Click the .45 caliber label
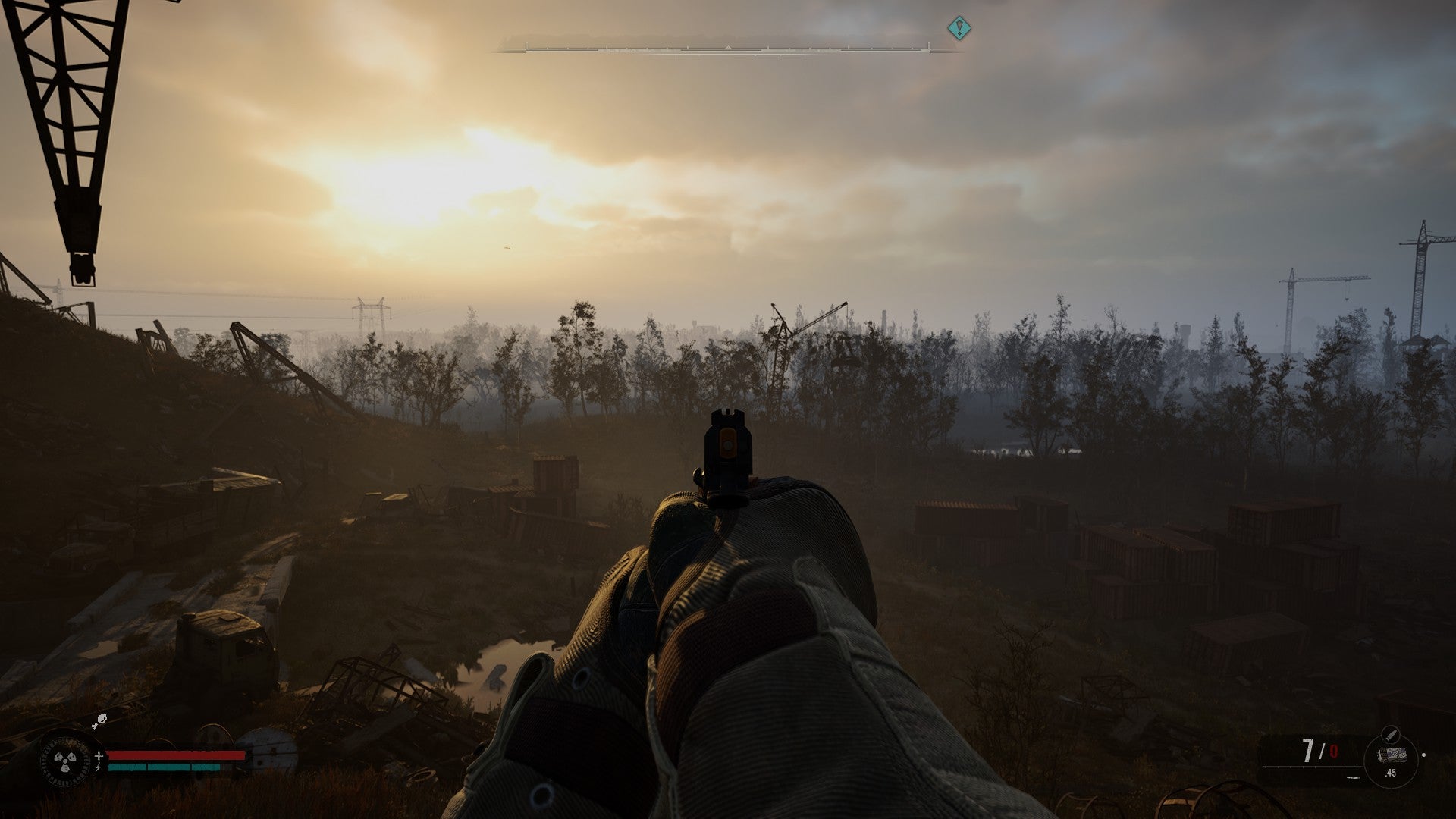Screen dimensions: 1456x819 [1391, 773]
